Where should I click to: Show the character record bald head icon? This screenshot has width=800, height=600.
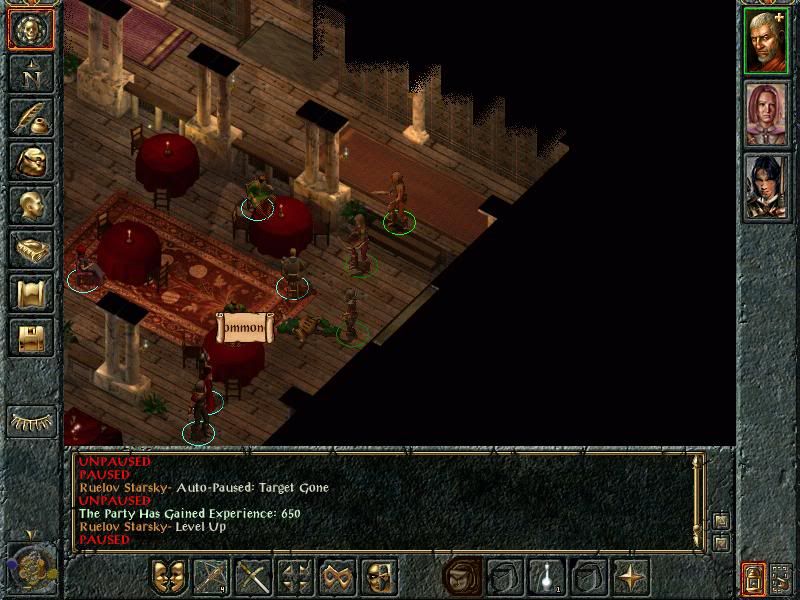tap(31, 205)
